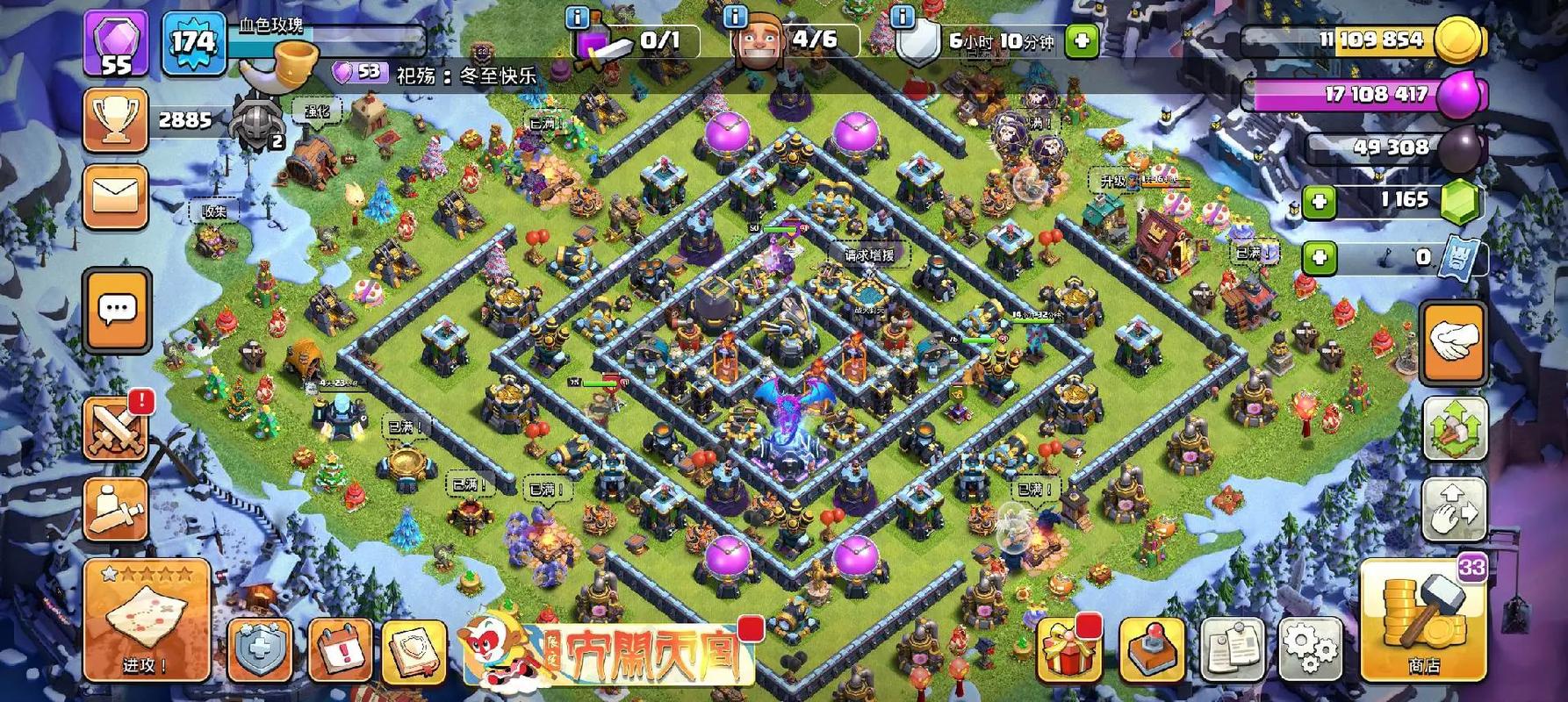Open the hammer upgrade suggestions button
Image resolution: width=1568 pixels, height=702 pixels.
(1454, 429)
